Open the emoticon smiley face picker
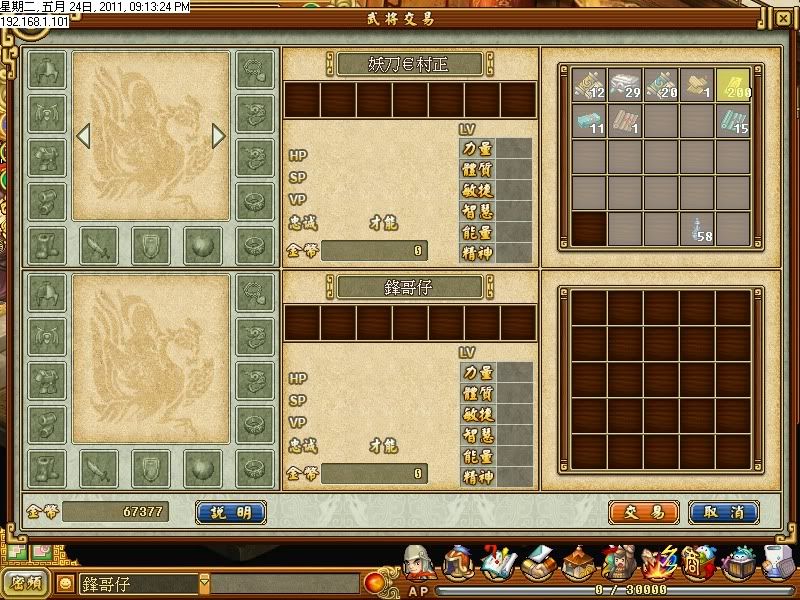Image resolution: width=800 pixels, height=600 pixels. tap(66, 583)
